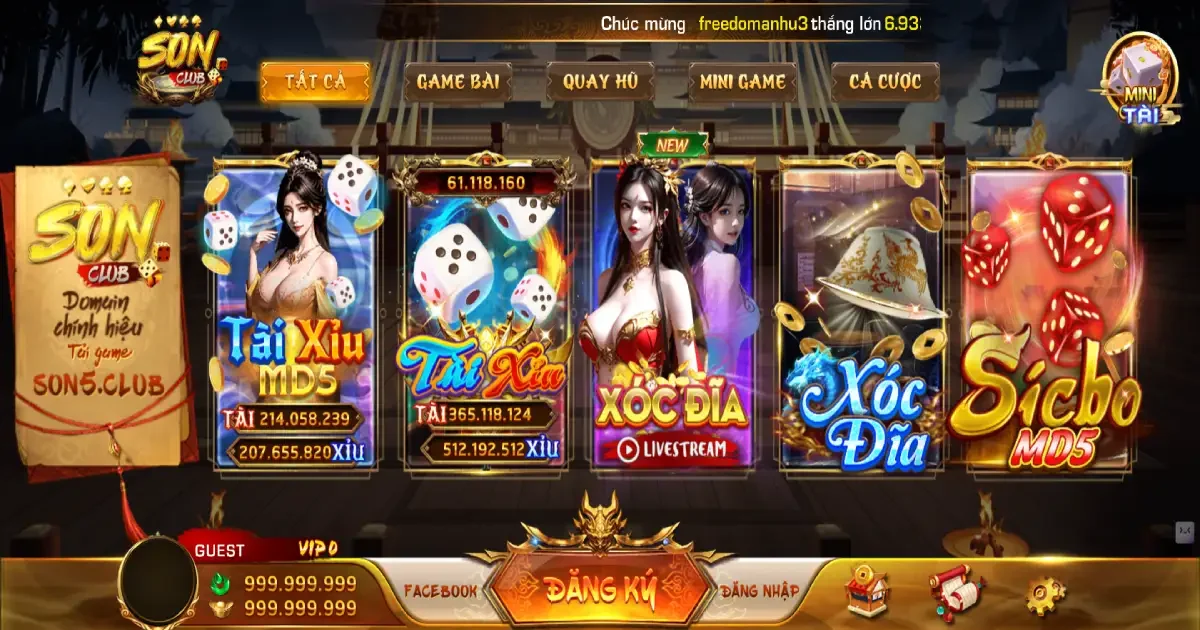1200x630 pixels.
Task: Show the MINI GAME category
Action: pyautogui.click(x=742, y=82)
